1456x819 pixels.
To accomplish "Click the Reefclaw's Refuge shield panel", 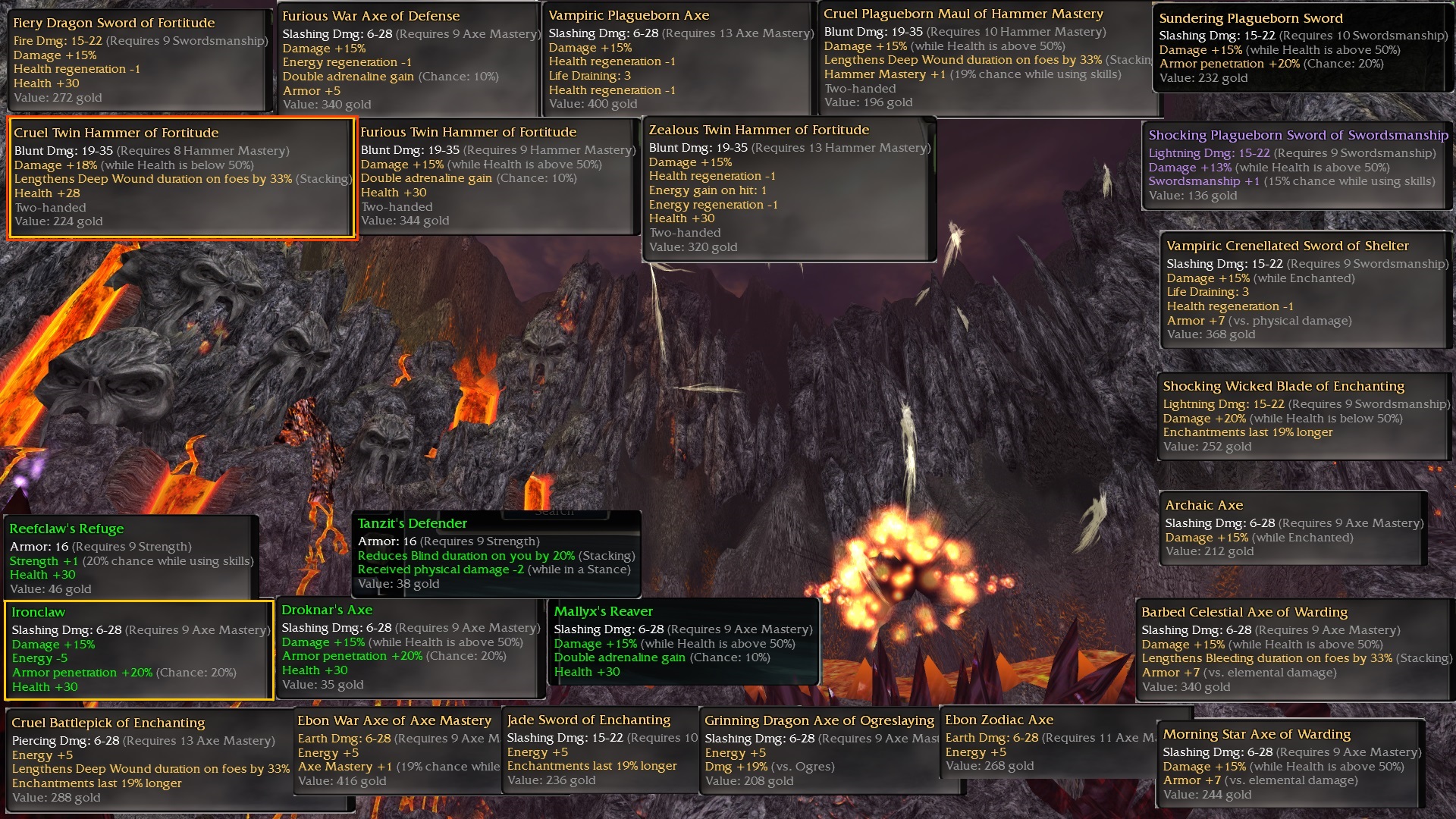I will 131,558.
